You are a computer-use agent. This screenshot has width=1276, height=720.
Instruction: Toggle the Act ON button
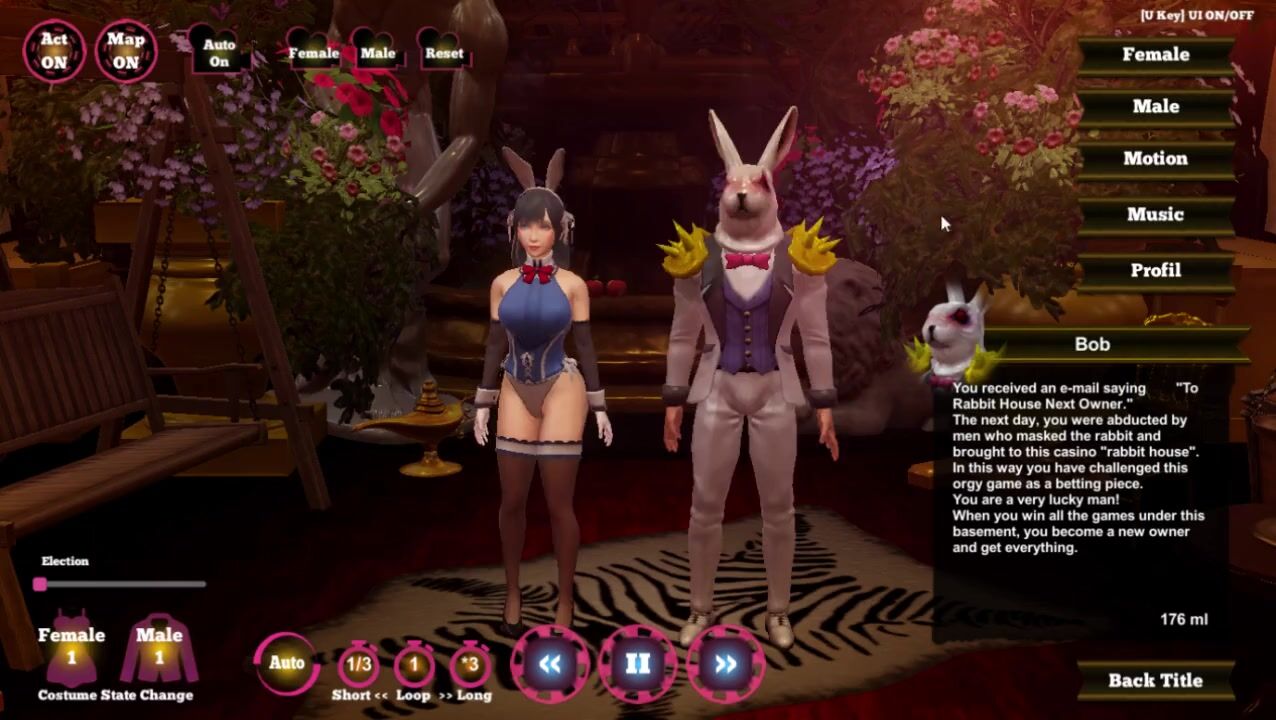54,51
